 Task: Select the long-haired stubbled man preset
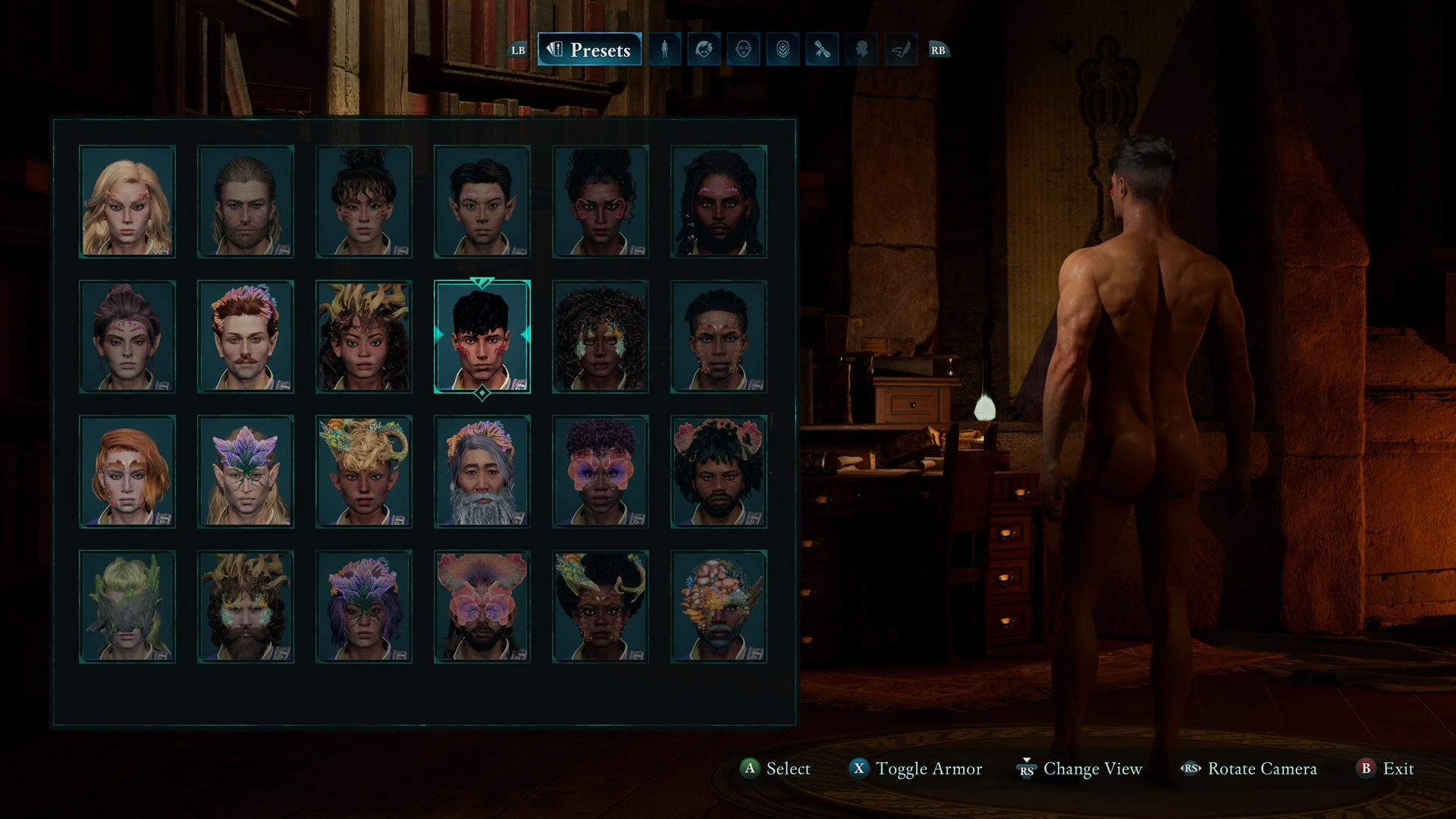tap(246, 202)
